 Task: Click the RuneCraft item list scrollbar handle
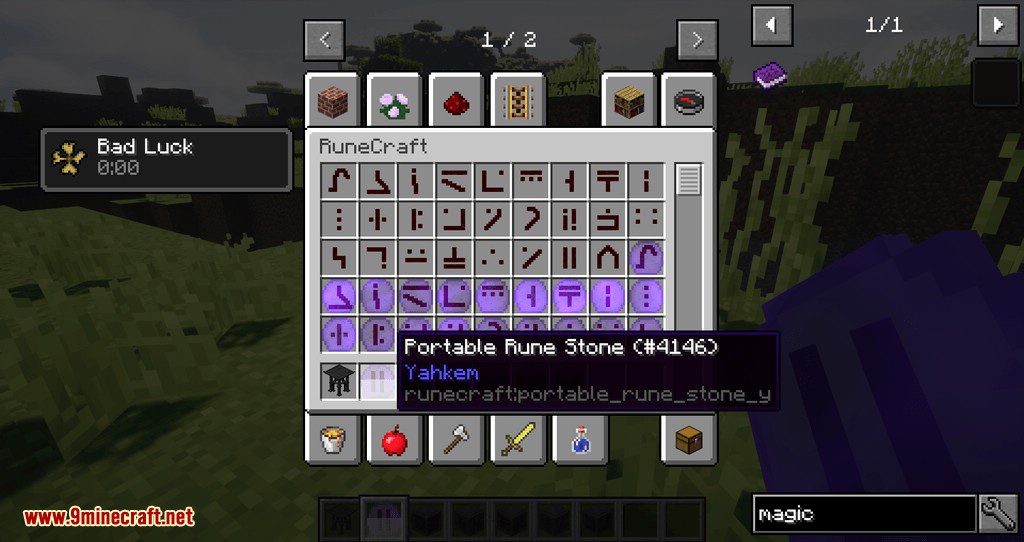[689, 180]
